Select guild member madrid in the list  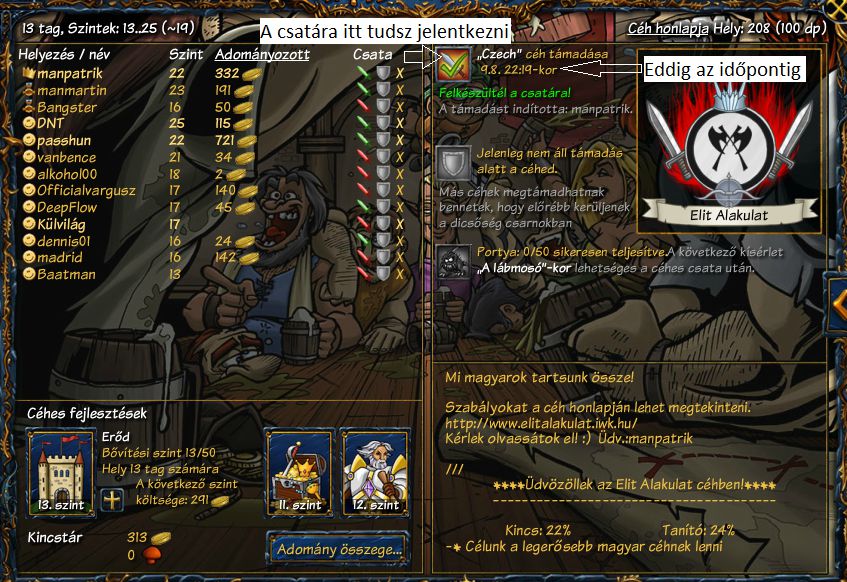pos(62,257)
